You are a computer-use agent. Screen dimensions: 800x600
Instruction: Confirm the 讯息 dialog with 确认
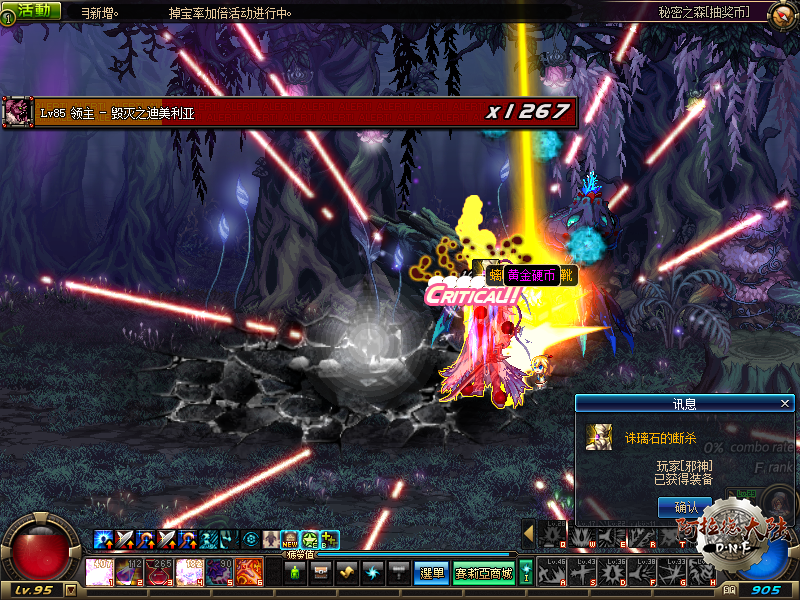685,507
